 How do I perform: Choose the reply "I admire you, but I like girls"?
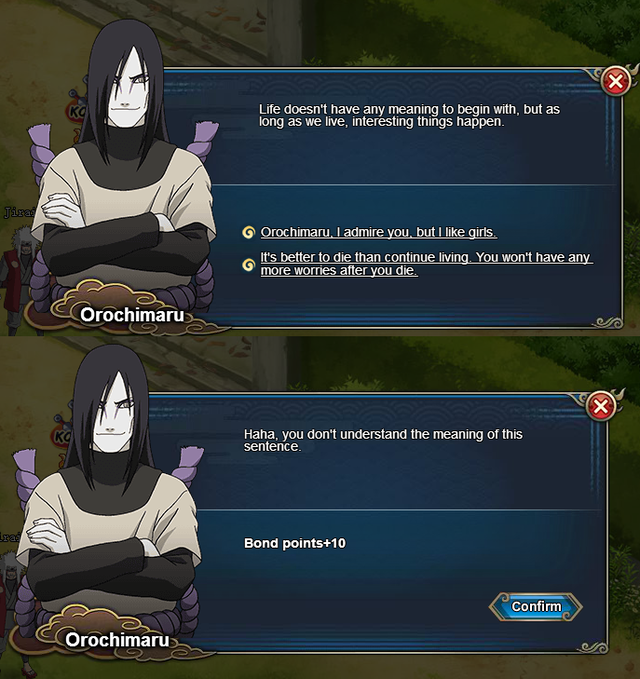click(378, 232)
